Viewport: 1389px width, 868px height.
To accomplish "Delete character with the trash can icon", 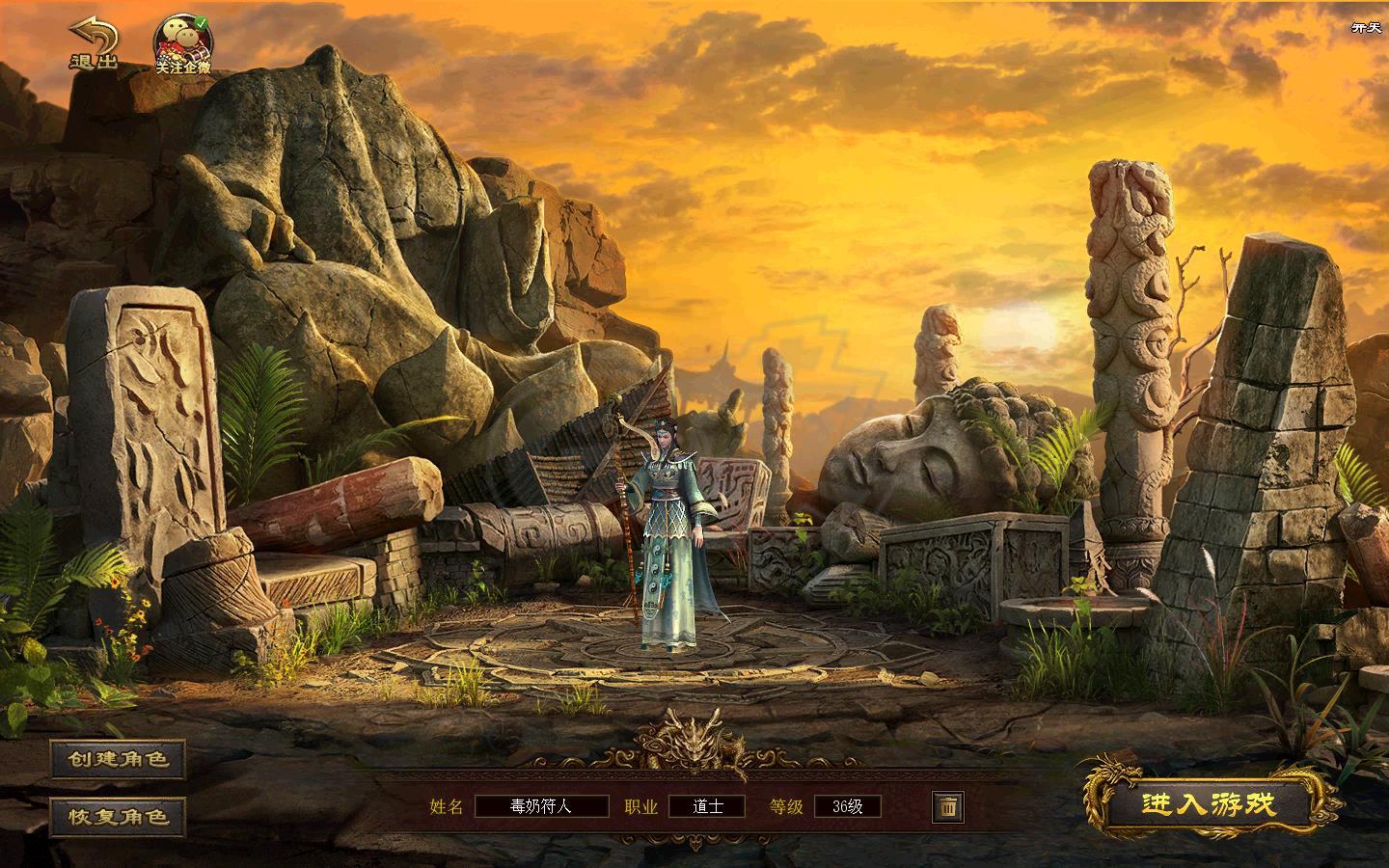I will (947, 806).
